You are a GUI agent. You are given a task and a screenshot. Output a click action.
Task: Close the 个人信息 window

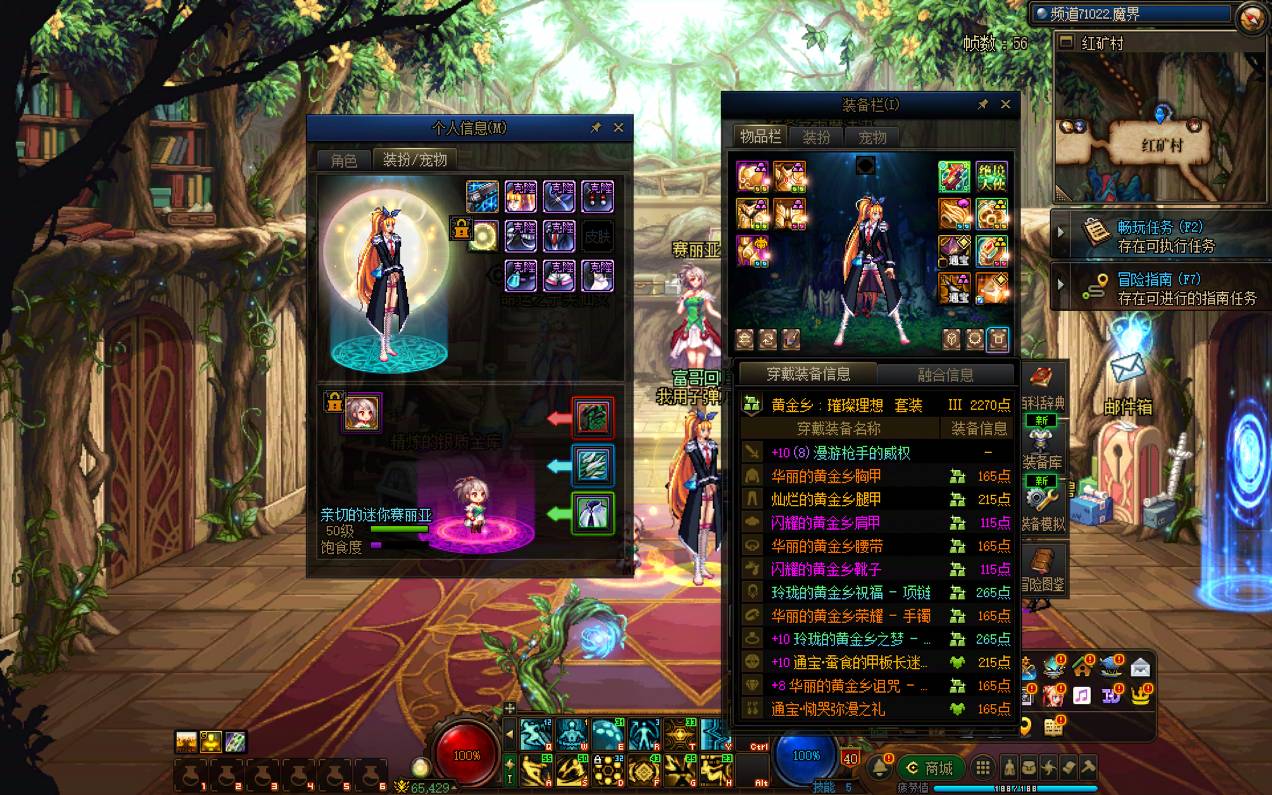618,128
